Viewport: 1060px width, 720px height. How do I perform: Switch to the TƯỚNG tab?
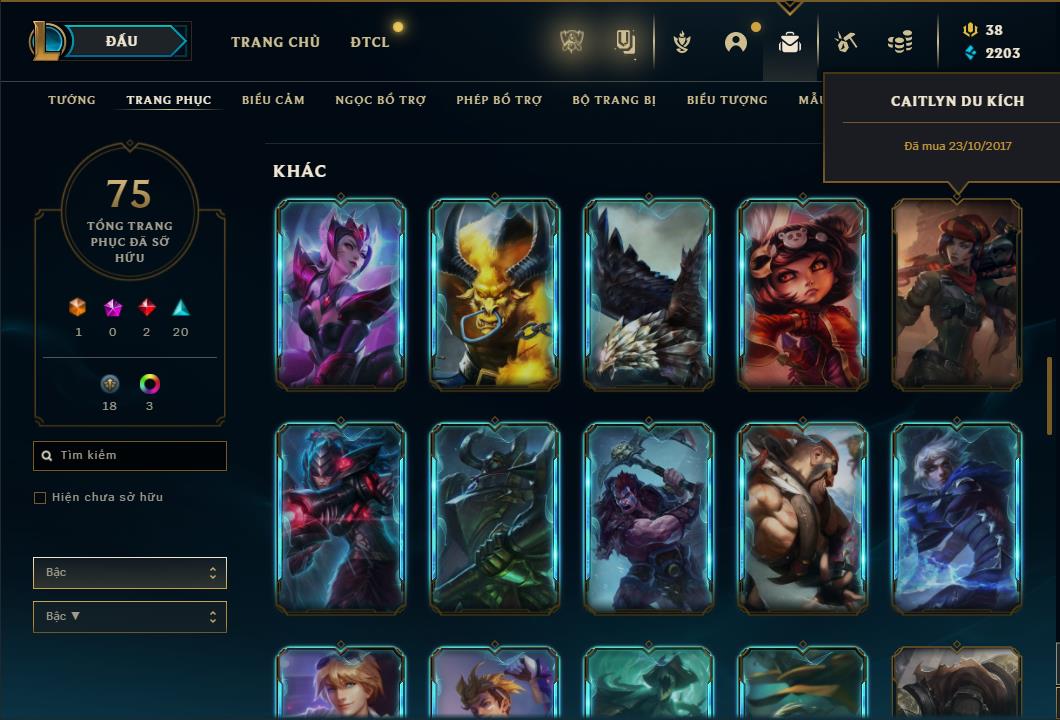click(x=72, y=100)
